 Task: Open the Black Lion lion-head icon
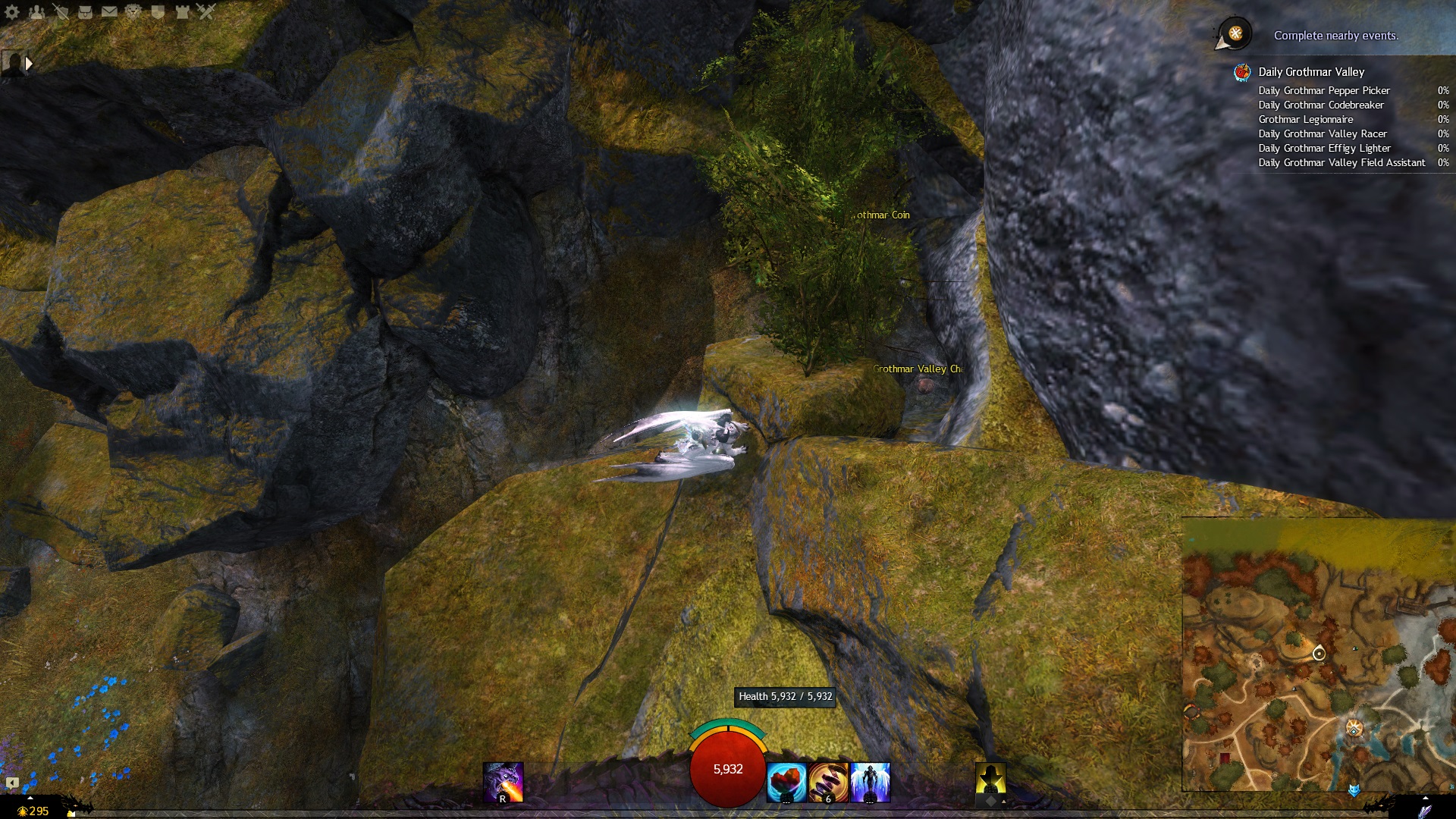click(x=133, y=11)
